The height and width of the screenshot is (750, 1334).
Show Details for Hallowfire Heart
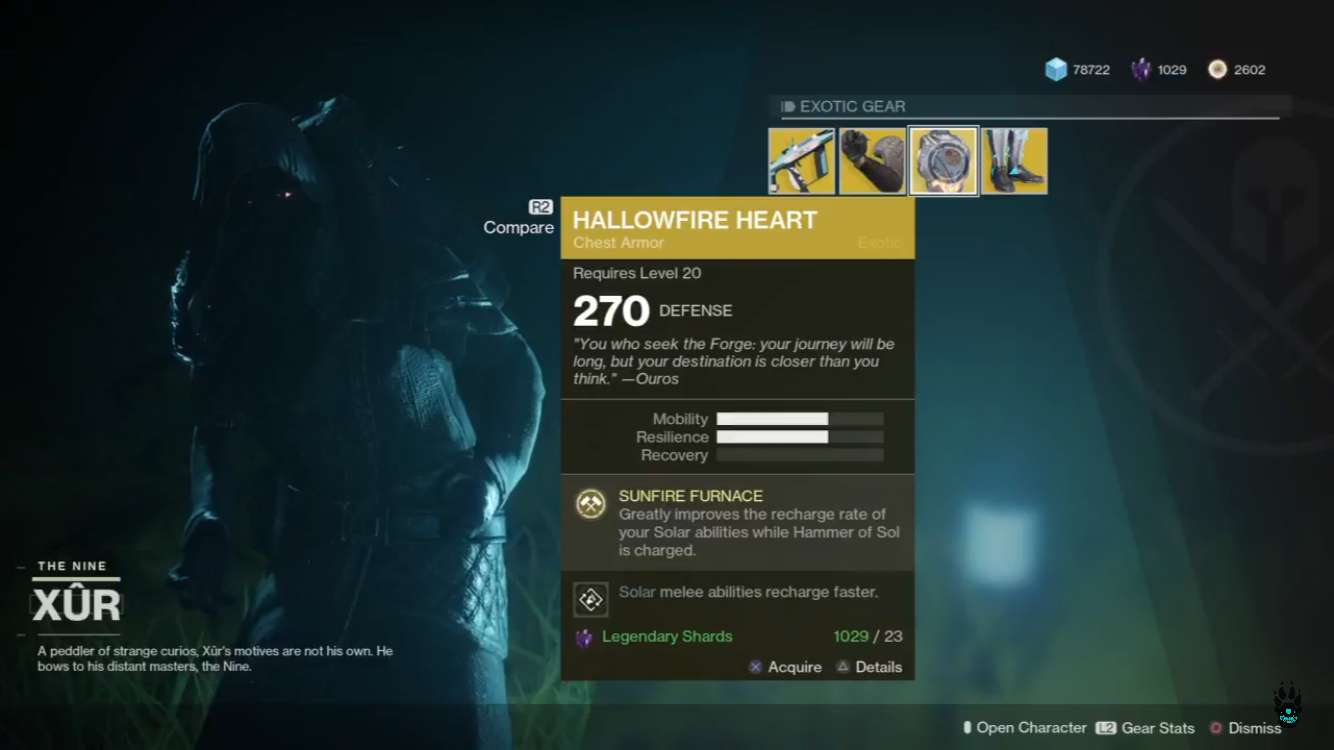tap(869, 667)
